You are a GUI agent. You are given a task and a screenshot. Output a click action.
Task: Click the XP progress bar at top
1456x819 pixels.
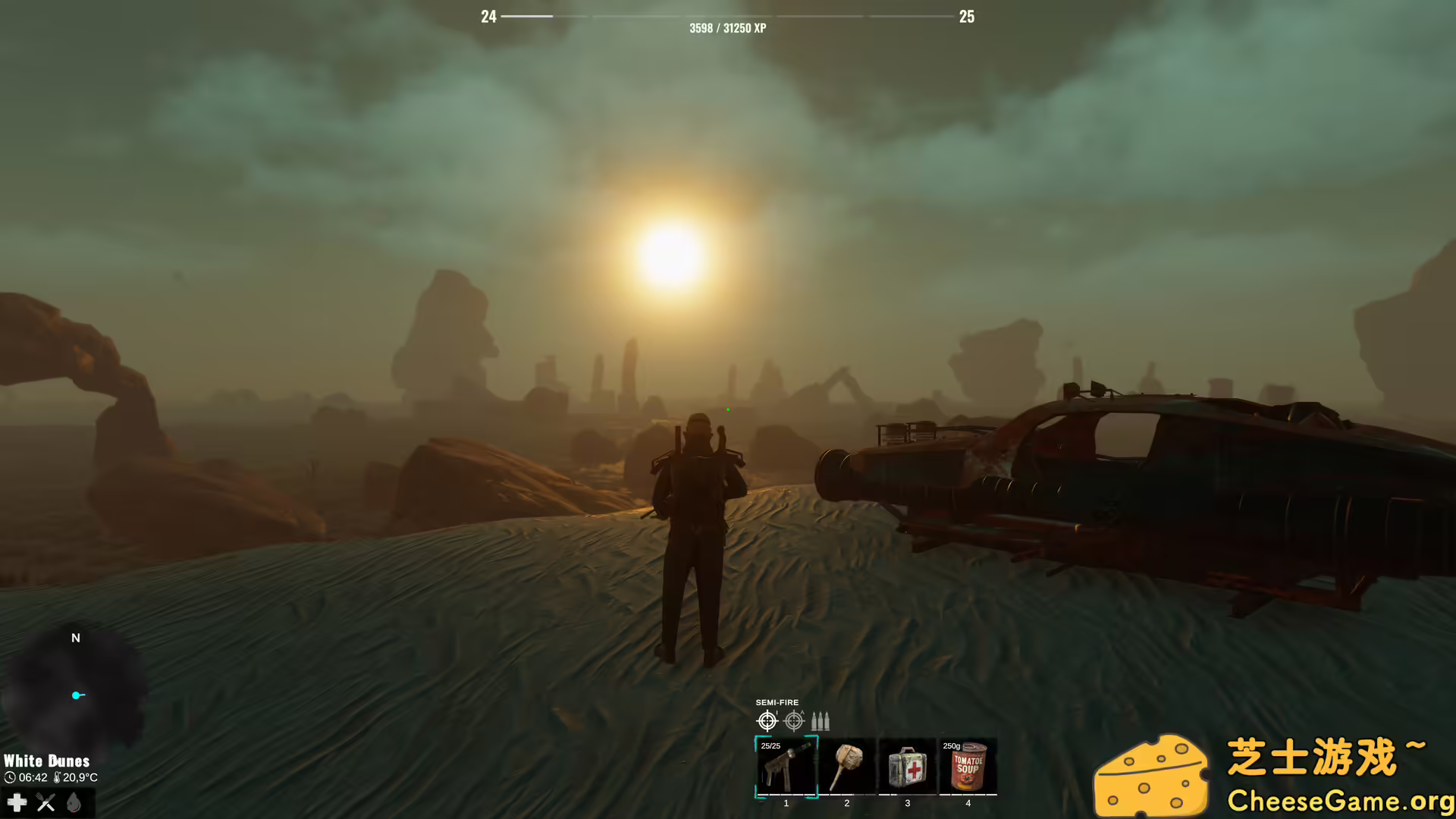coord(728,15)
